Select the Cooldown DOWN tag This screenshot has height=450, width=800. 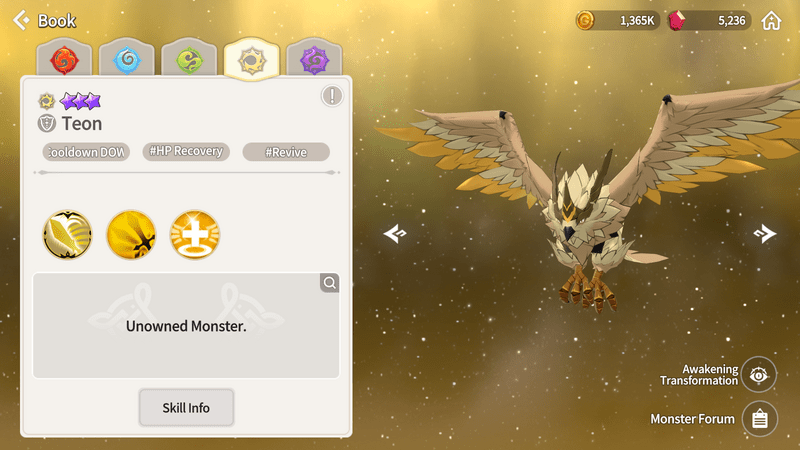86,152
